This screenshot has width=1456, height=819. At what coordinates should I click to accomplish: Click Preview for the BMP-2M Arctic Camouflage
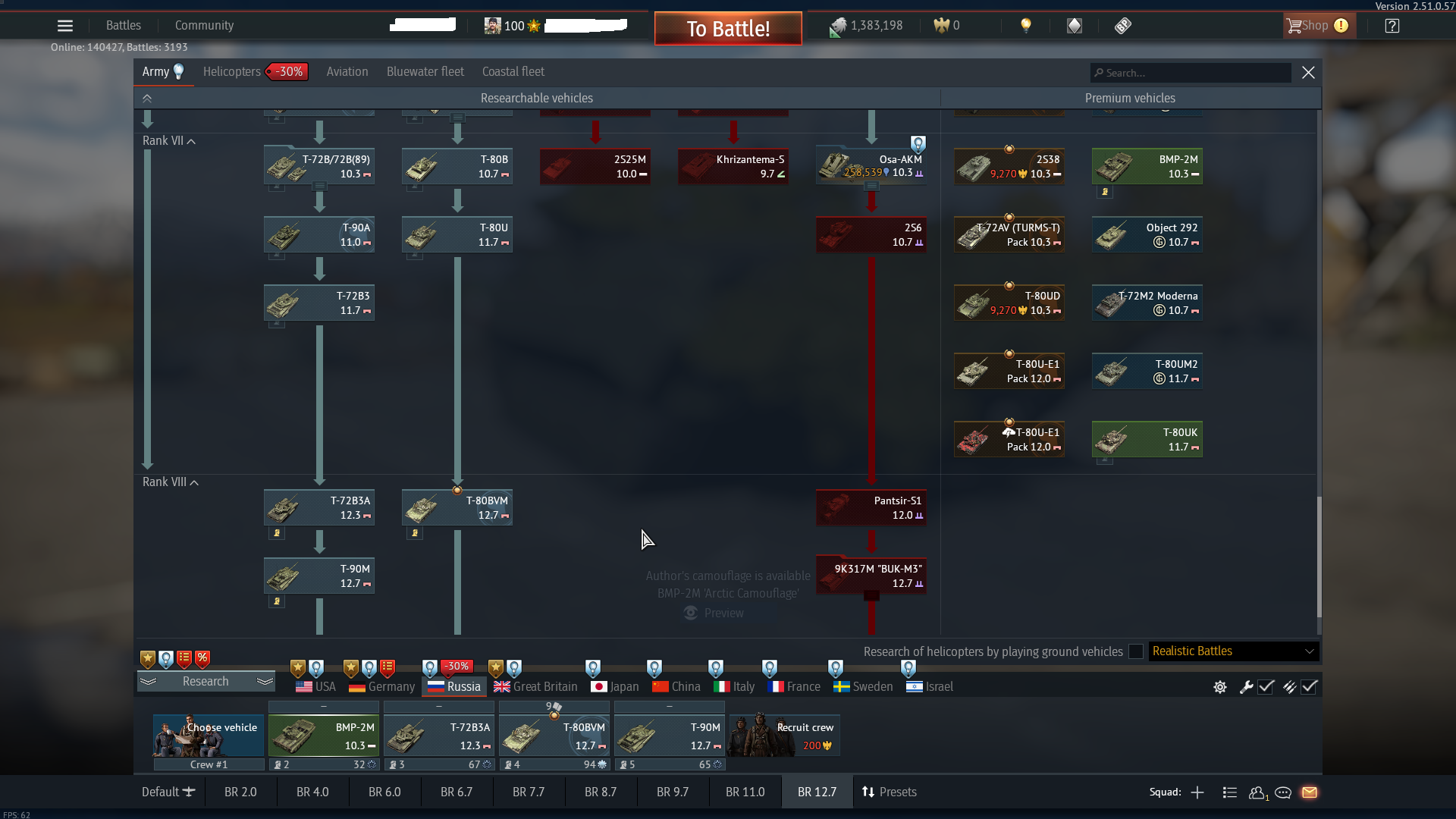pos(713,613)
